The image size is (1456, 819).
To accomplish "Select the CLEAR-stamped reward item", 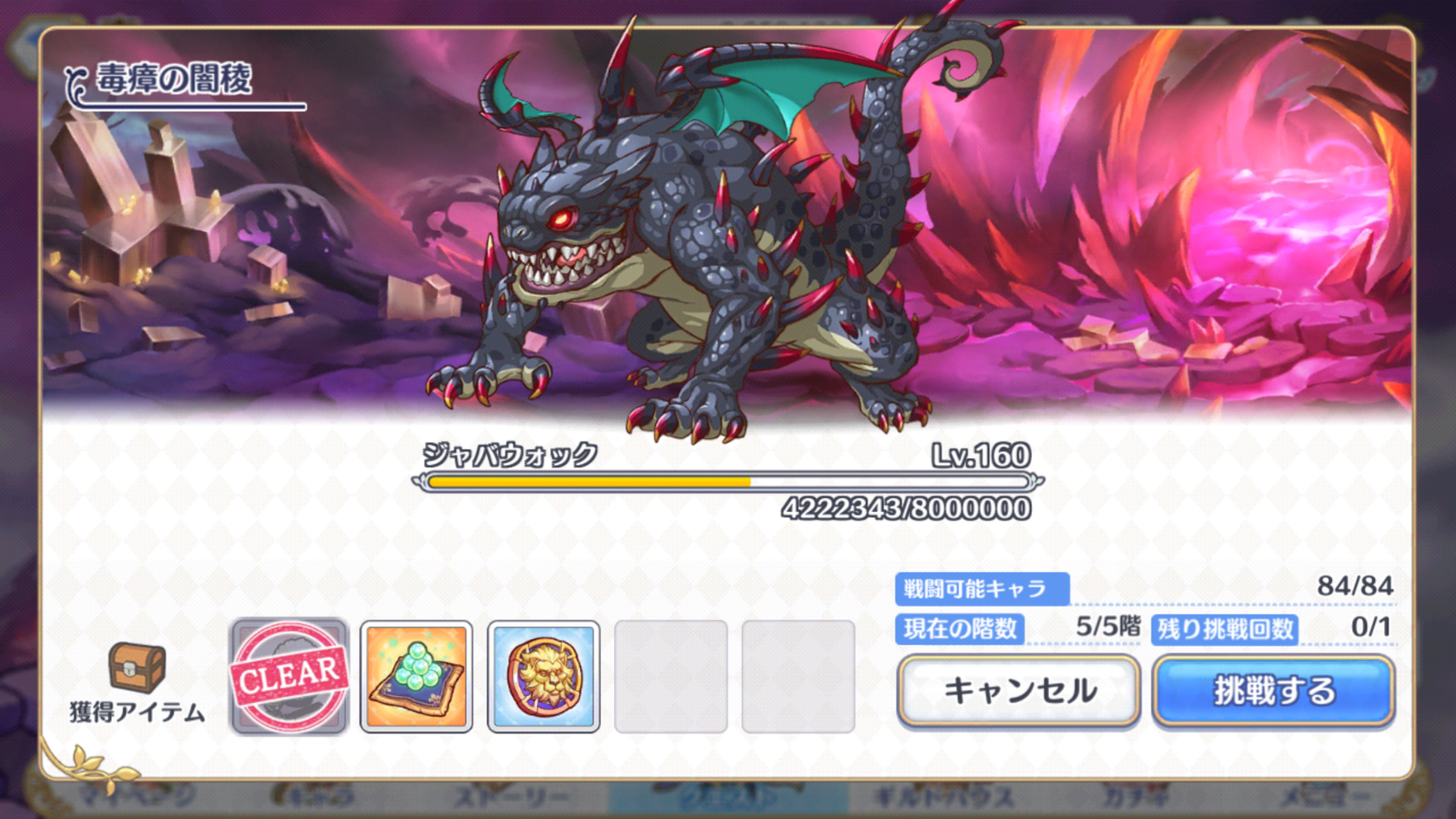I will (x=290, y=677).
